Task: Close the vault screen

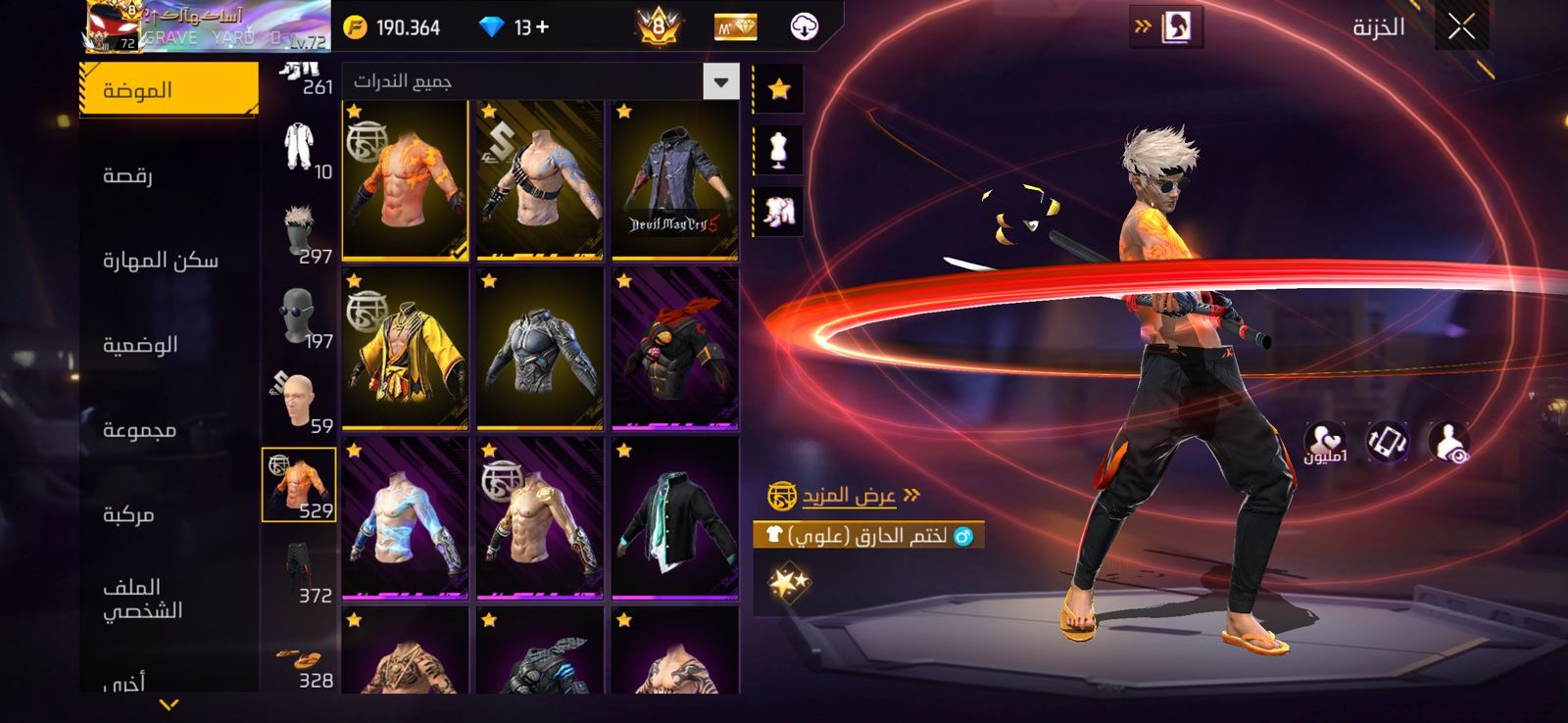Action: coord(1461,27)
